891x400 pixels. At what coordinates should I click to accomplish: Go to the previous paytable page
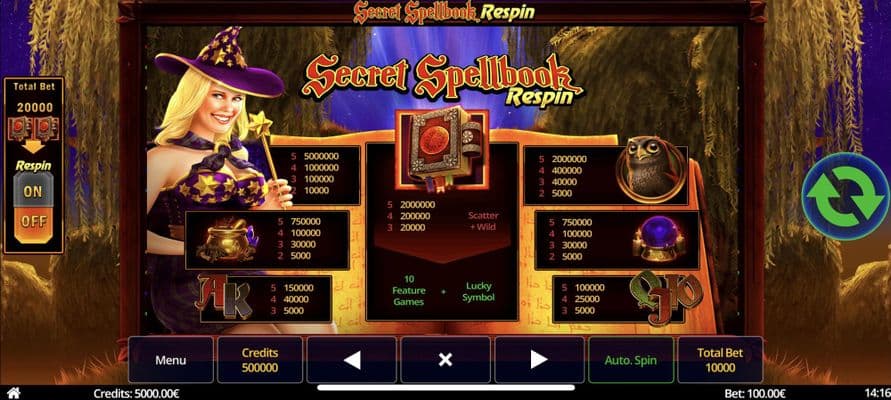click(351, 360)
